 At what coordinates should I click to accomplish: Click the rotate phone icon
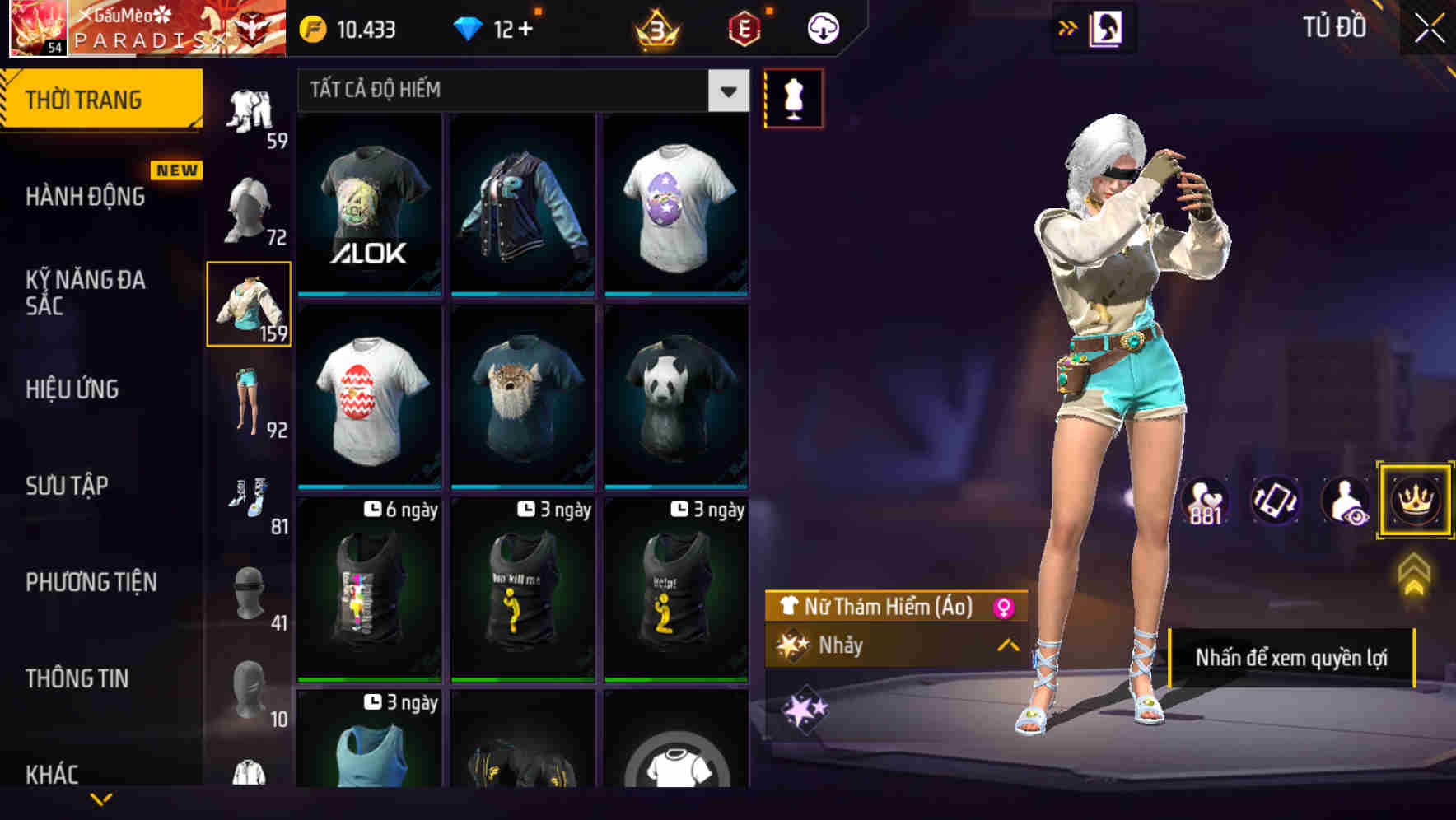[1273, 501]
